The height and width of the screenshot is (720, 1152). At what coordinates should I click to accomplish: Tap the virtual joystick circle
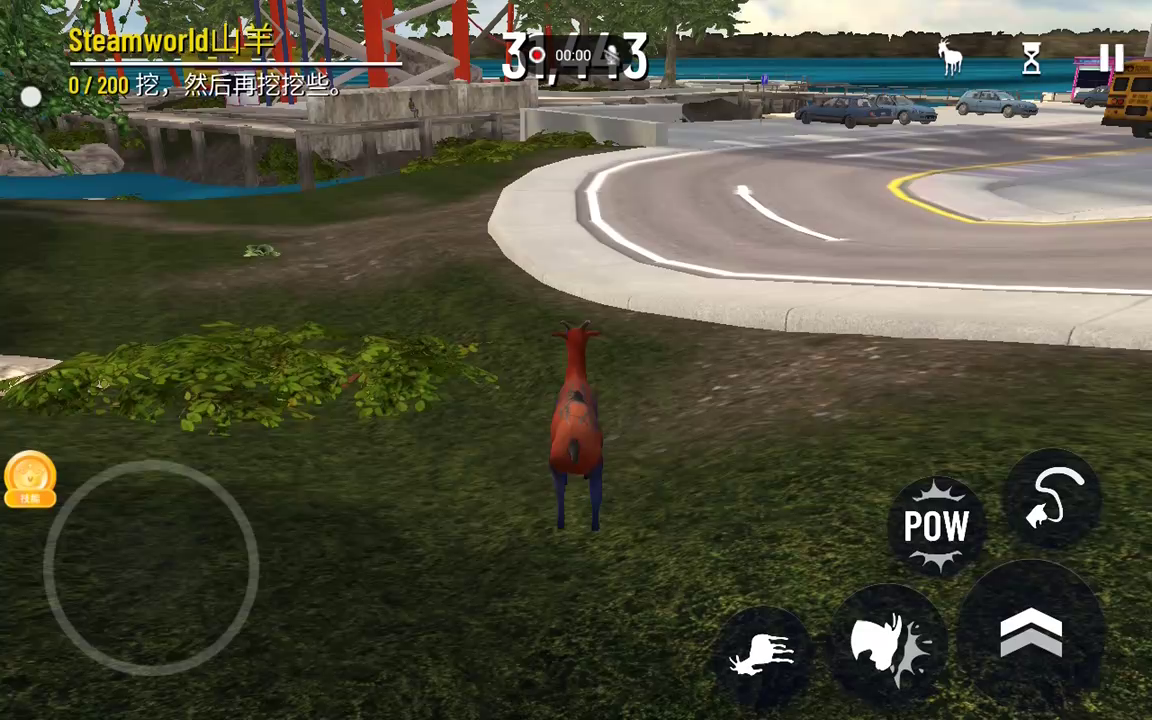point(151,567)
